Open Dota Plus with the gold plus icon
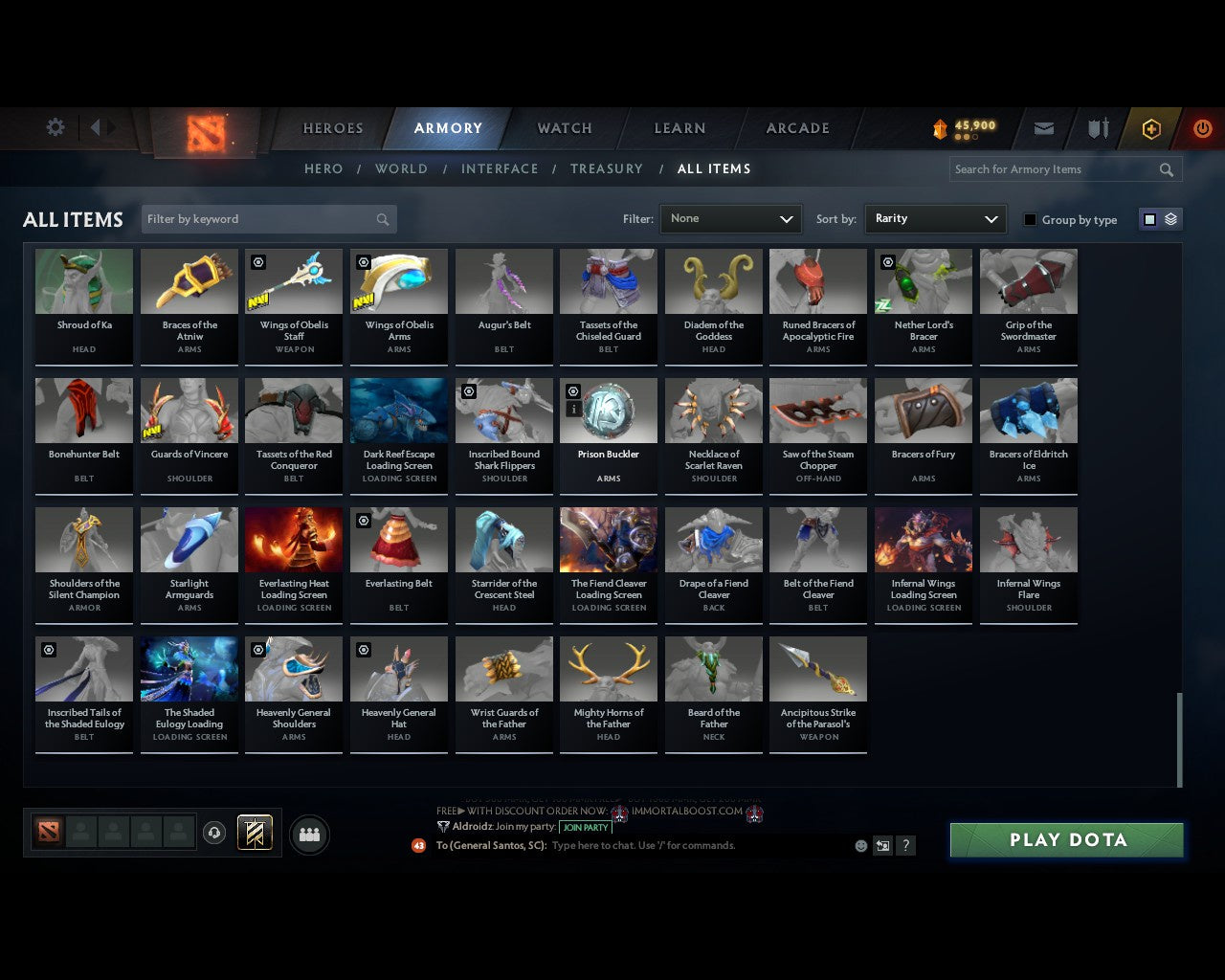The width and height of the screenshot is (1225, 980). pos(1150,128)
